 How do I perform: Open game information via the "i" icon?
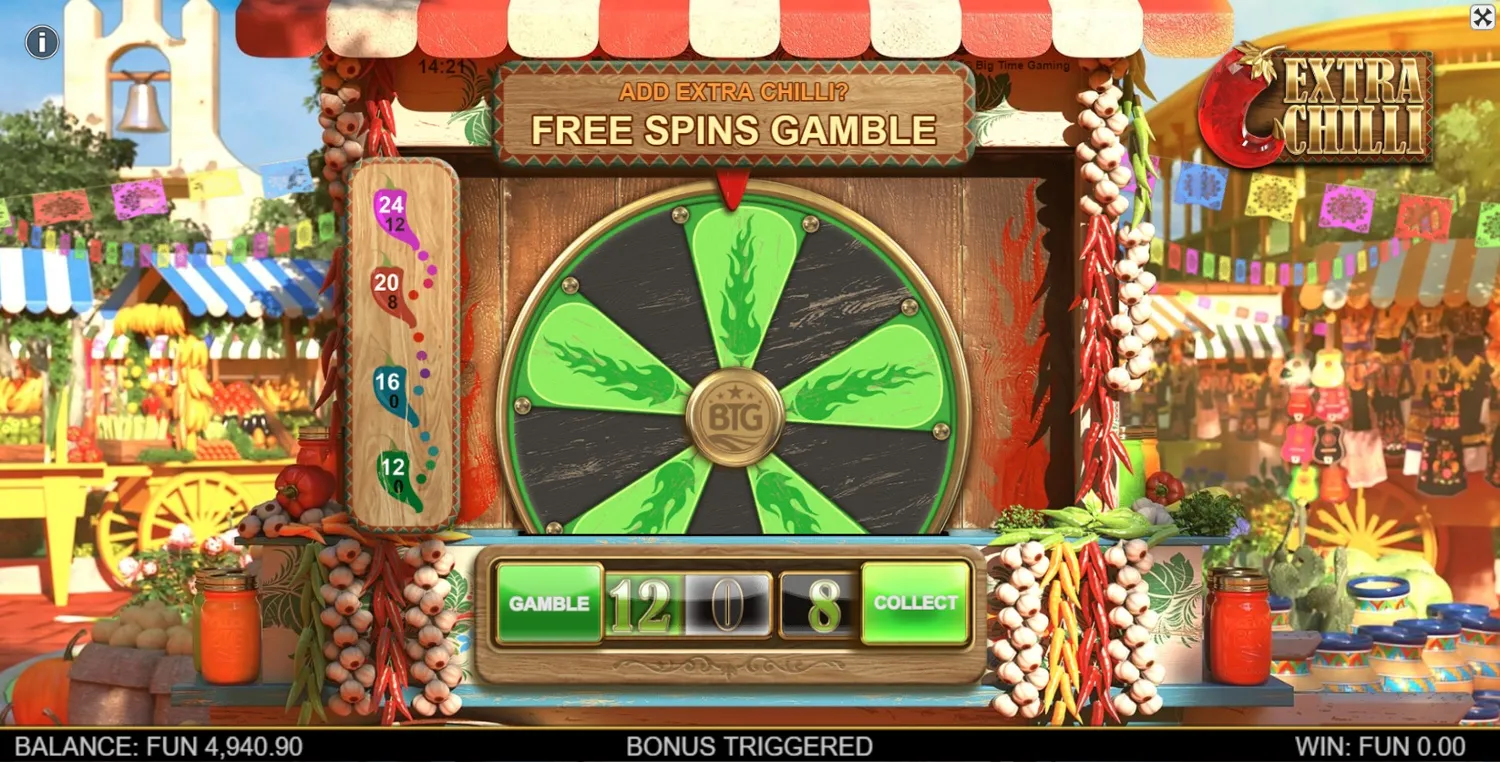43,43
